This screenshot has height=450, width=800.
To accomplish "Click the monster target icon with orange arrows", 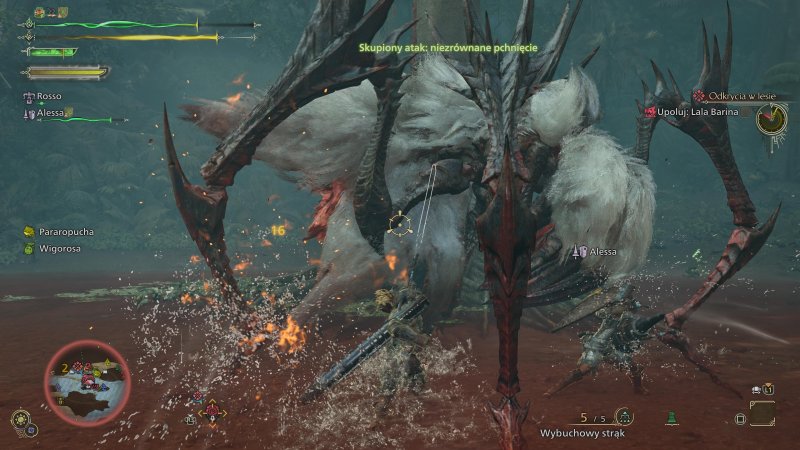I will [212, 411].
